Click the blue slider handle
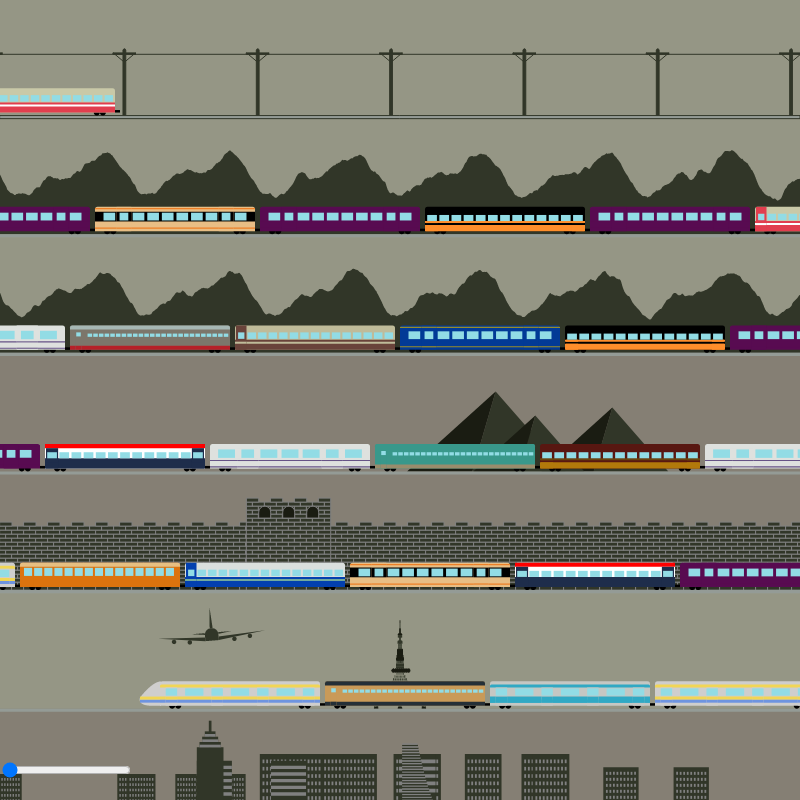Screen dimensions: 800x800 coord(10,770)
